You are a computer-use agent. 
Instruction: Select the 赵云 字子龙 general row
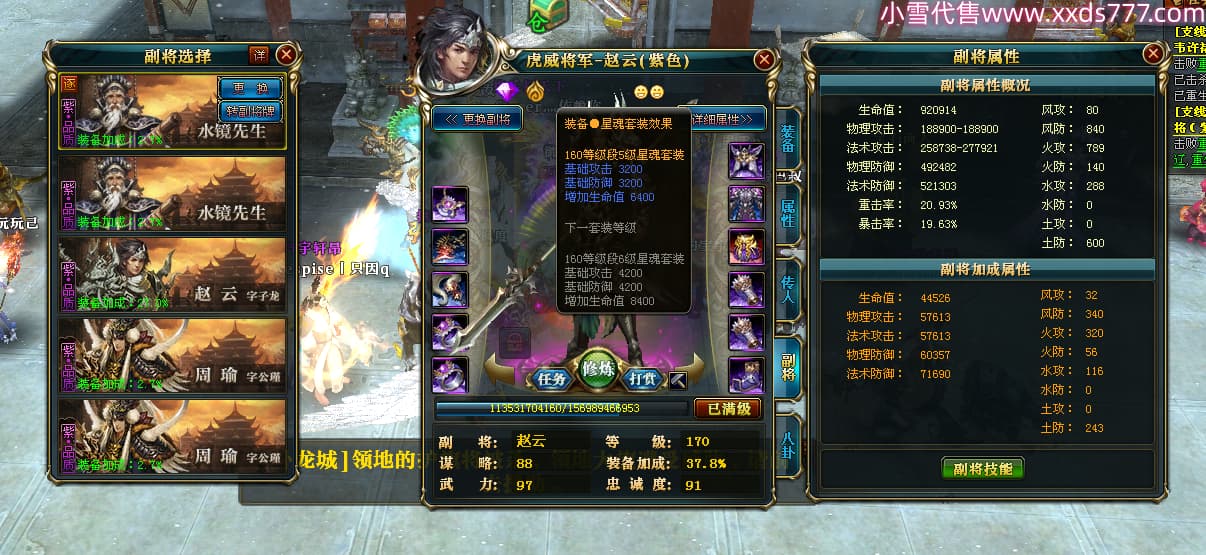(172, 274)
